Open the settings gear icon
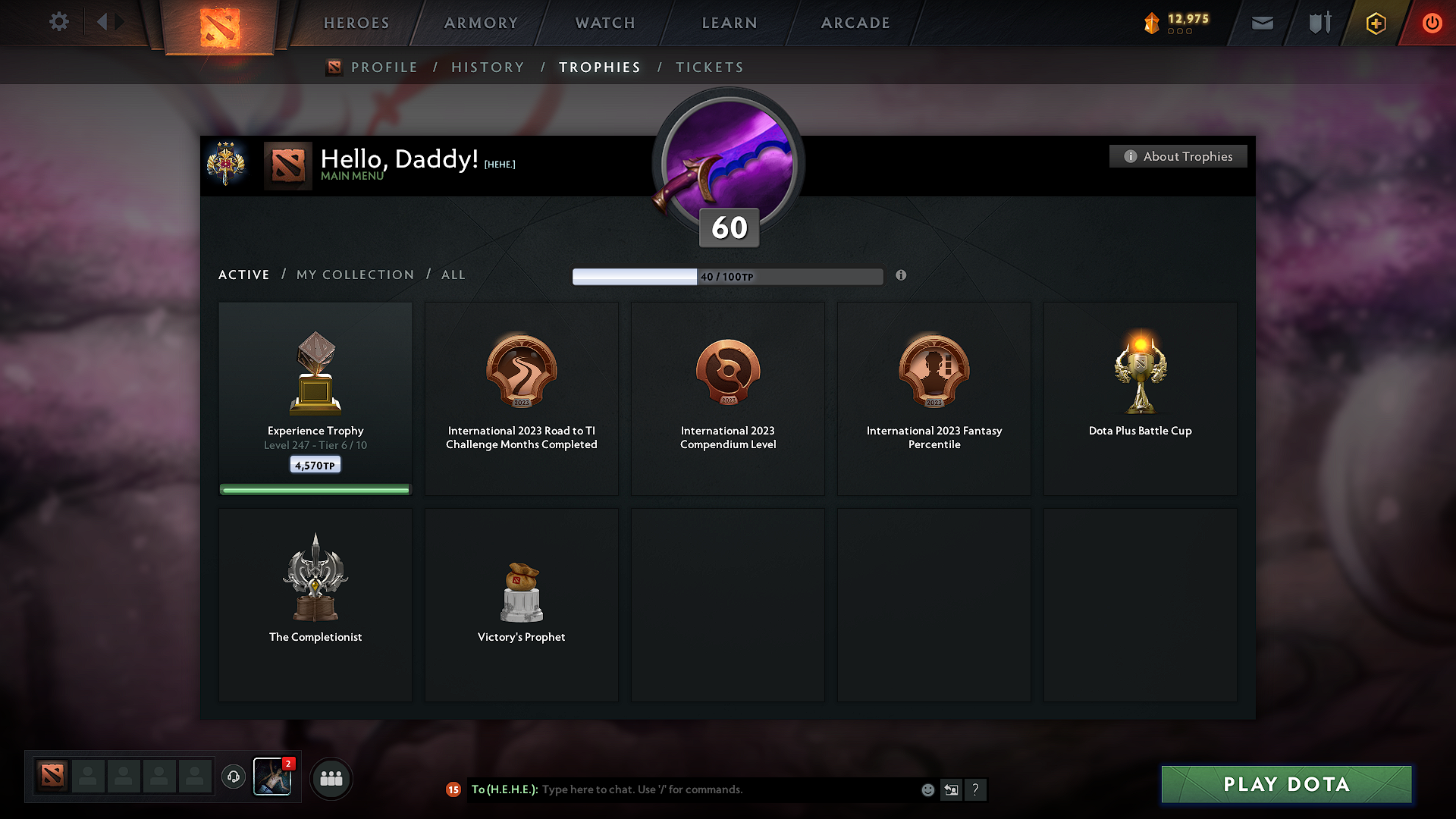Viewport: 1456px width, 819px height. (59, 22)
